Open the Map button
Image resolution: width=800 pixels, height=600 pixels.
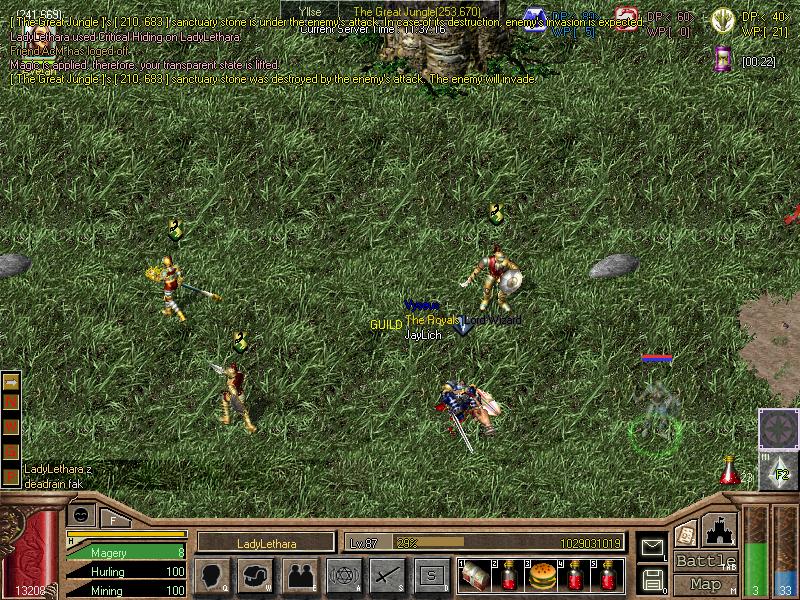[705, 584]
